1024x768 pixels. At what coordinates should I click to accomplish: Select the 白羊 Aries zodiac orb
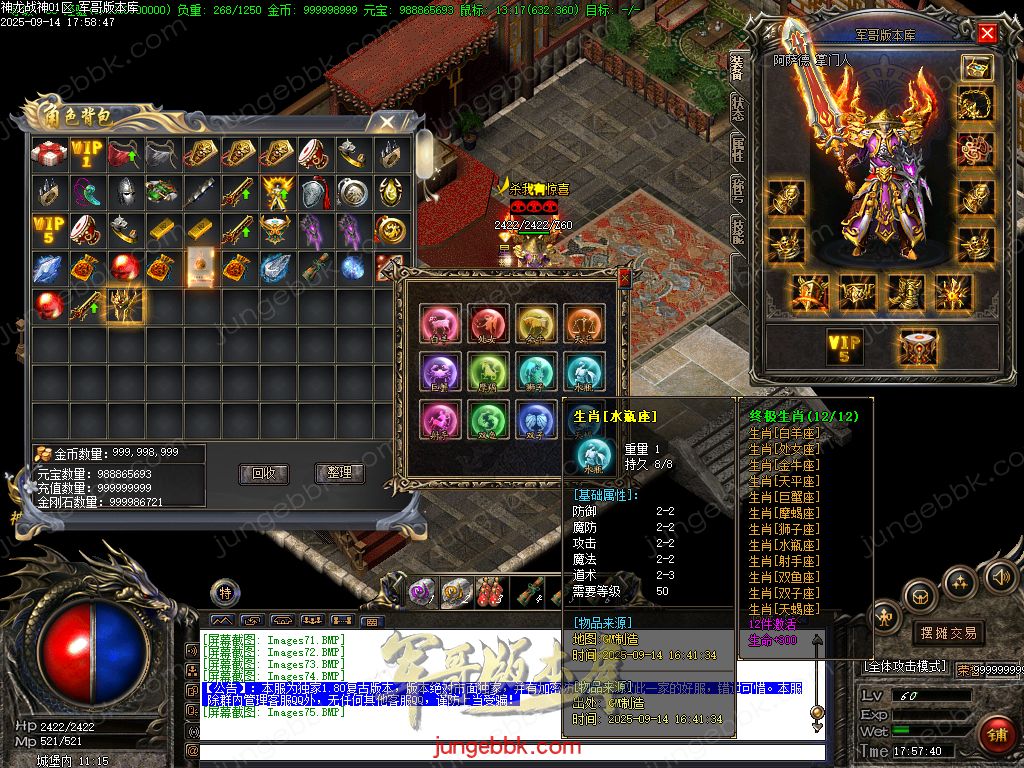[x=440, y=324]
